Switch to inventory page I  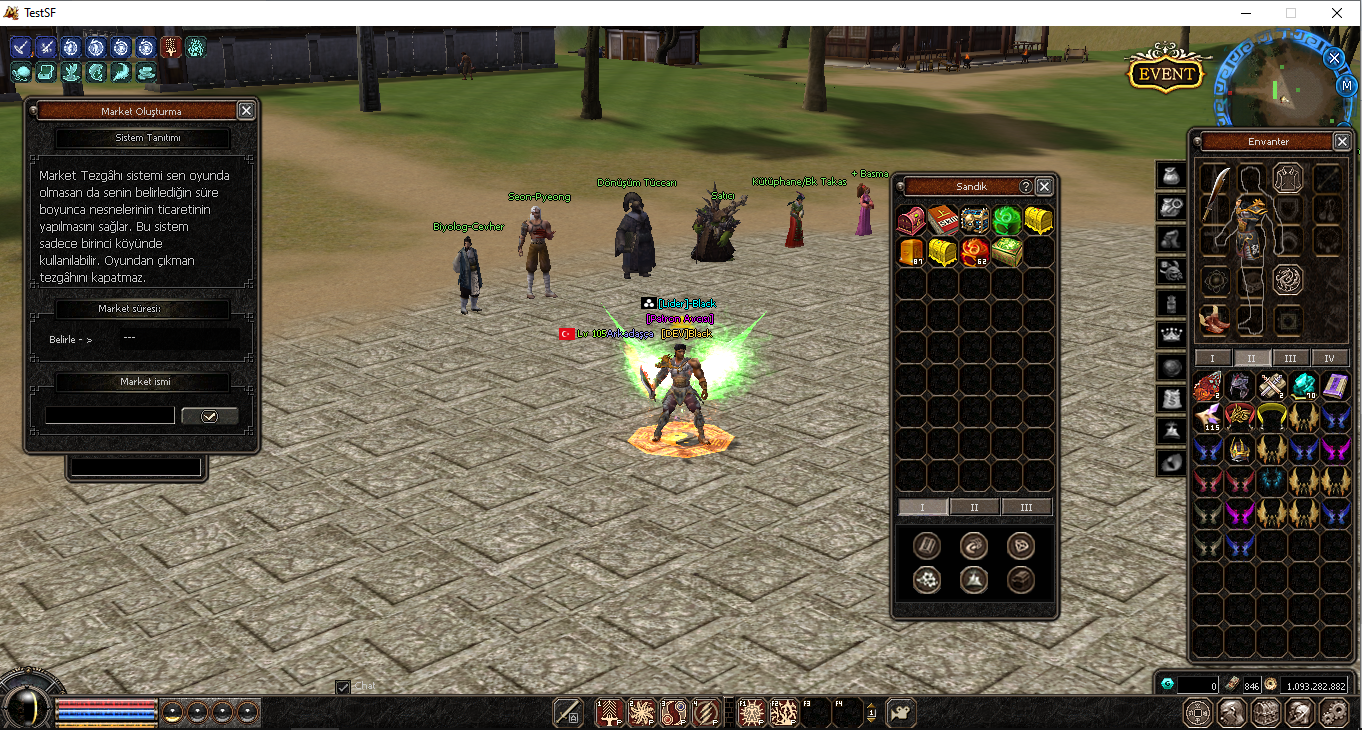[1213, 358]
